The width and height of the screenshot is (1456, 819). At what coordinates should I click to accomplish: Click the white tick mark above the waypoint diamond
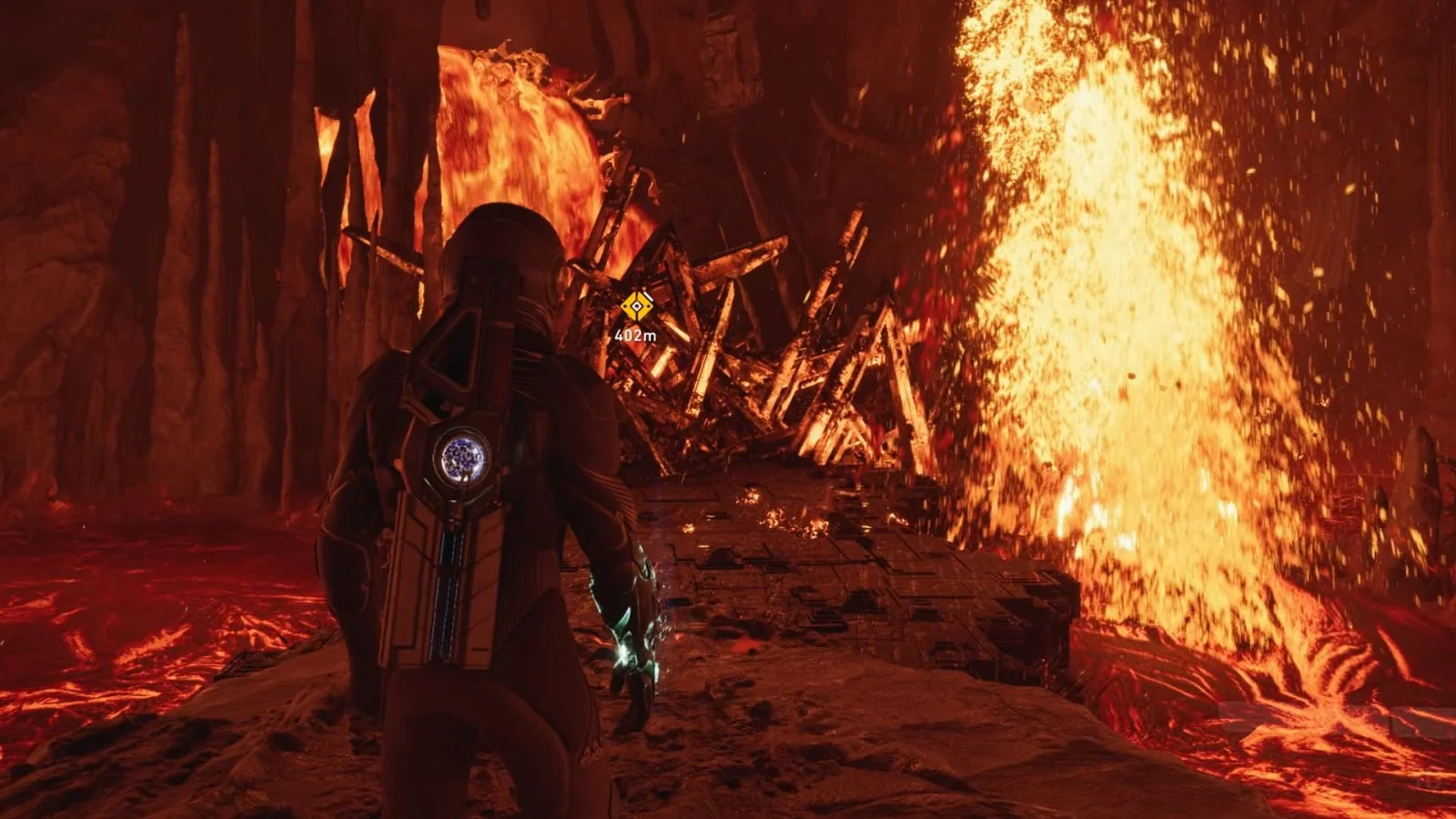point(648,295)
